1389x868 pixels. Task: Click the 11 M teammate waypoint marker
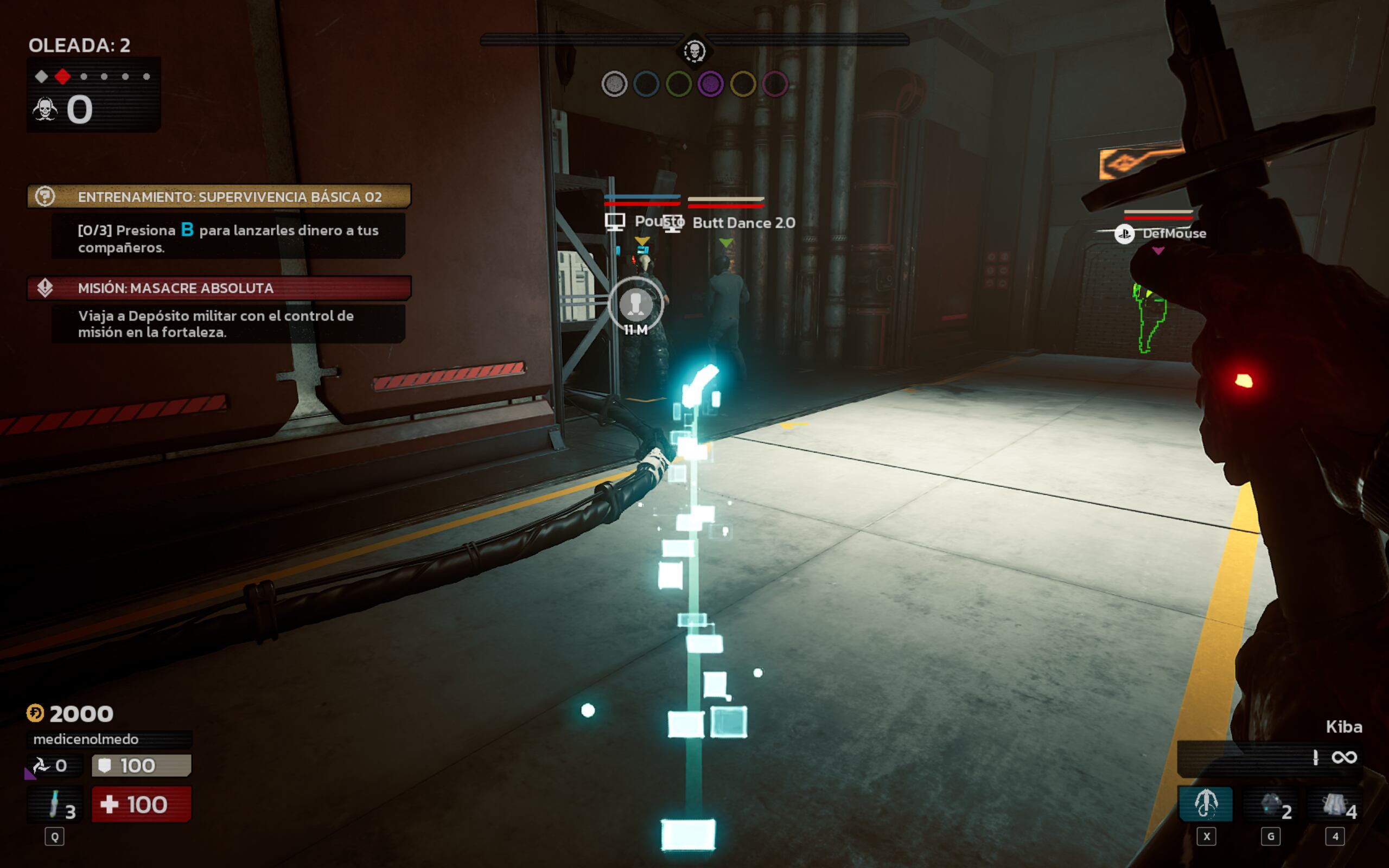tap(635, 305)
